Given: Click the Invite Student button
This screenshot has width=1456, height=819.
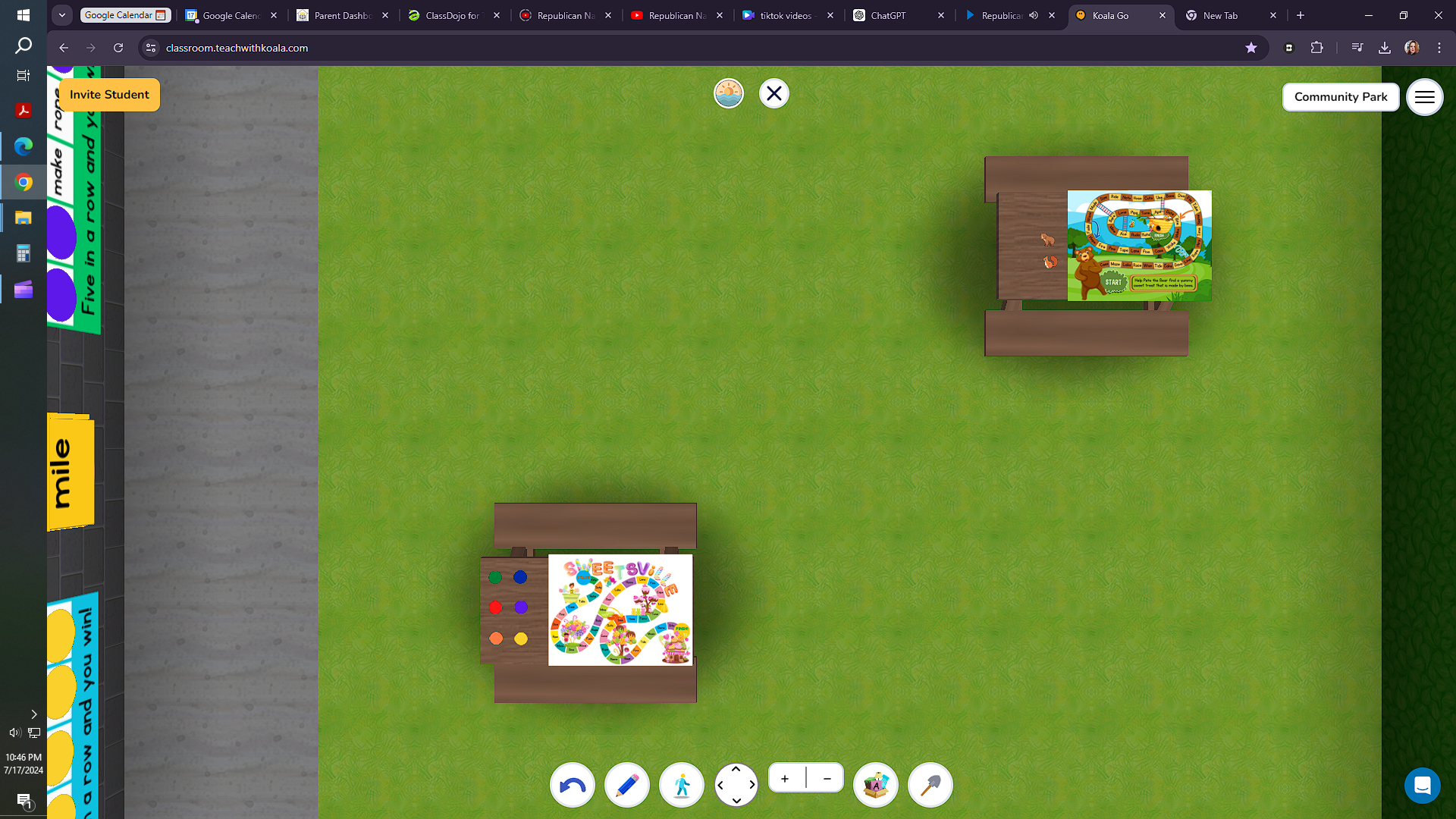Looking at the screenshot, I should coord(108,95).
